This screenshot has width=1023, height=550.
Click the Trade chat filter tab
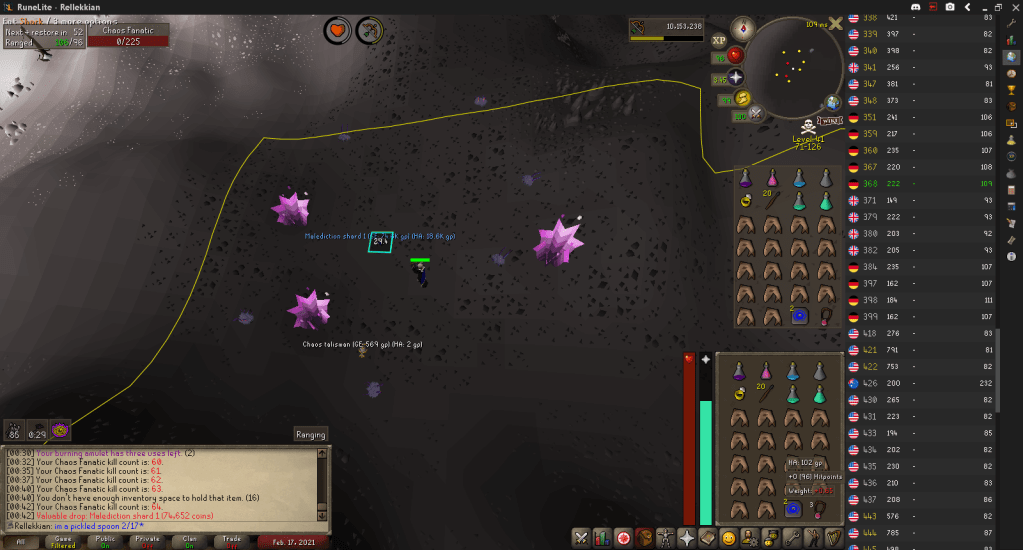[231, 541]
